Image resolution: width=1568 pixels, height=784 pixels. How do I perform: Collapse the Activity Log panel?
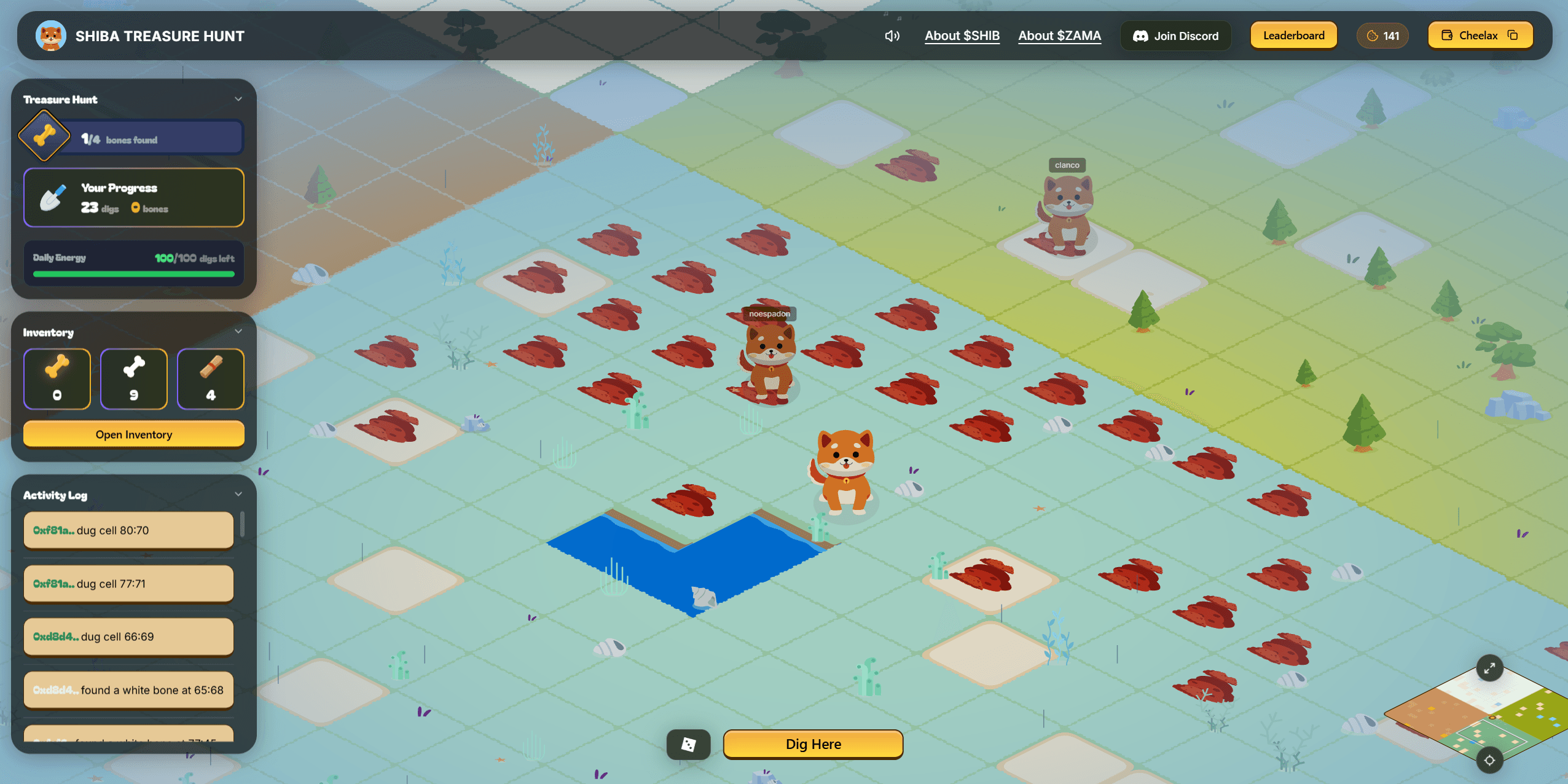(x=238, y=495)
